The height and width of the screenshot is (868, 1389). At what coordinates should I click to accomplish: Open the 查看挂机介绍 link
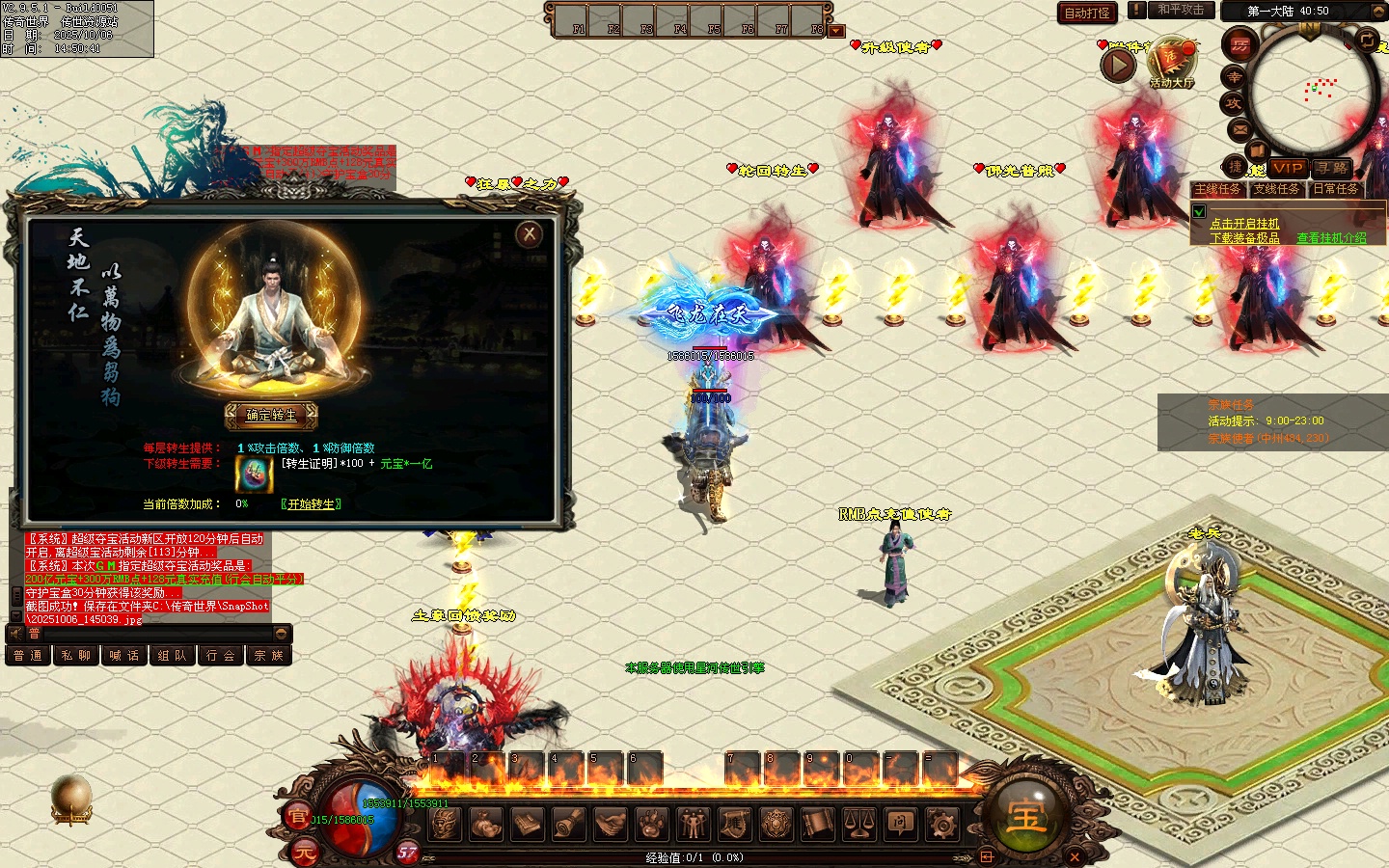(x=1331, y=238)
